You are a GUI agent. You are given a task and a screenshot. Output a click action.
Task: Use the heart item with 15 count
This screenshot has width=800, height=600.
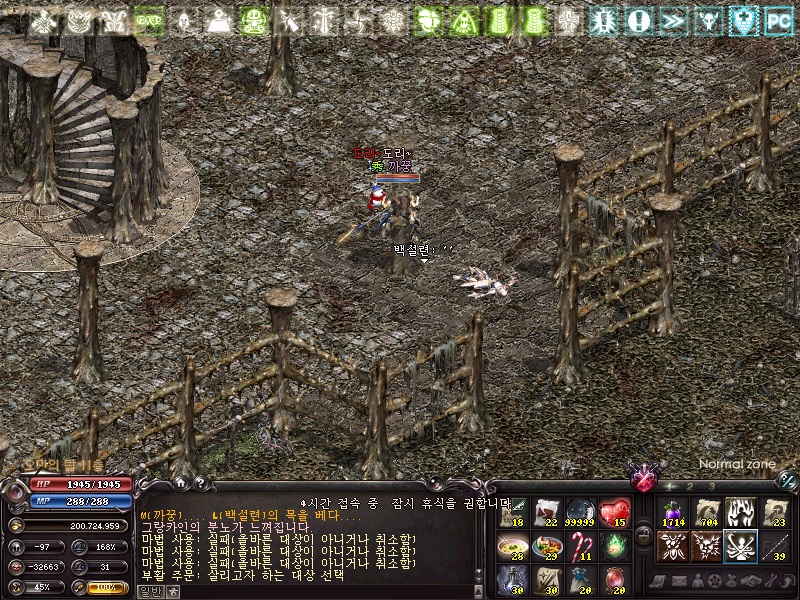pyautogui.click(x=615, y=512)
